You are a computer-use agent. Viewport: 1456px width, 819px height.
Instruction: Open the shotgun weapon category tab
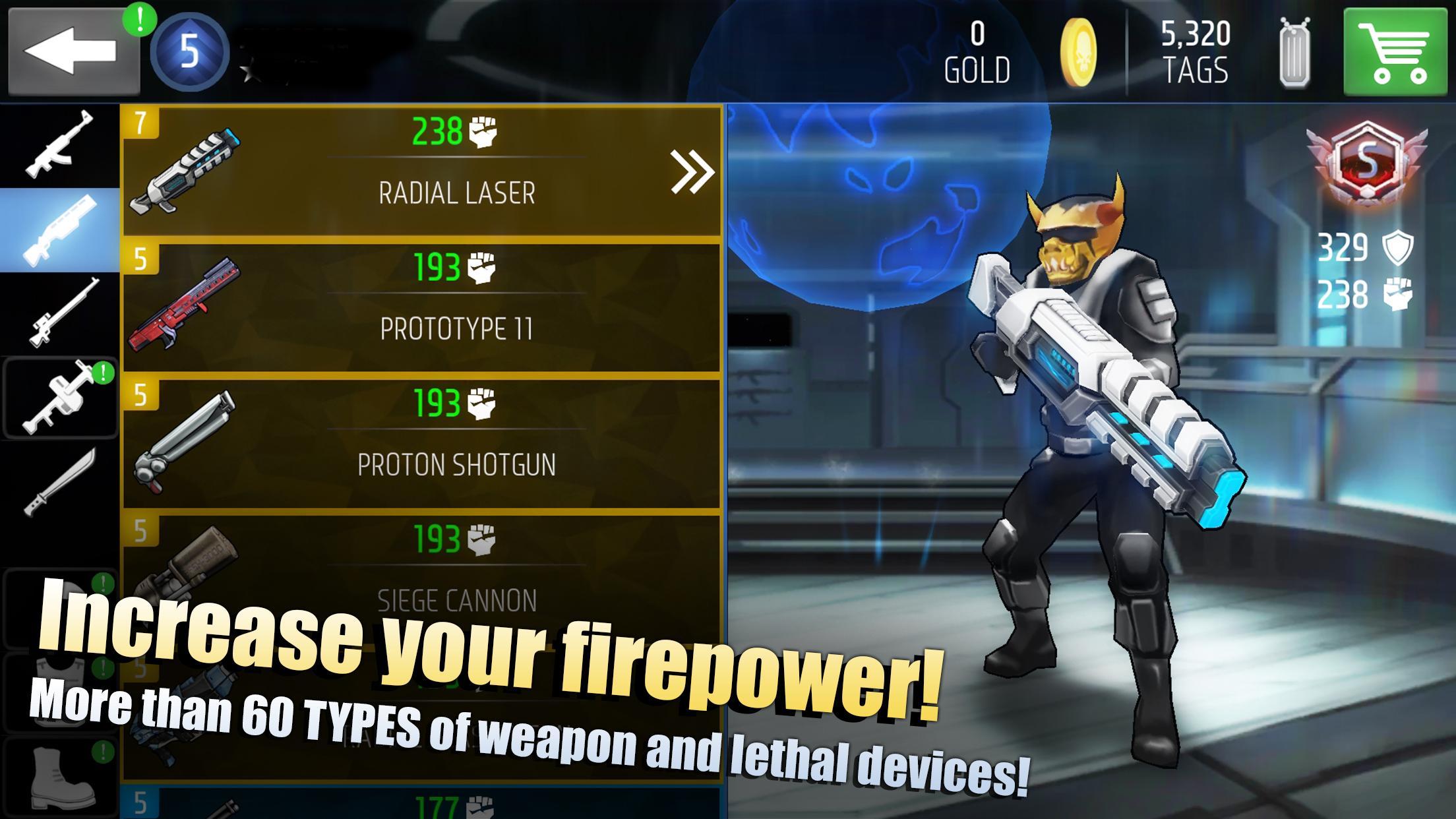coord(59,231)
